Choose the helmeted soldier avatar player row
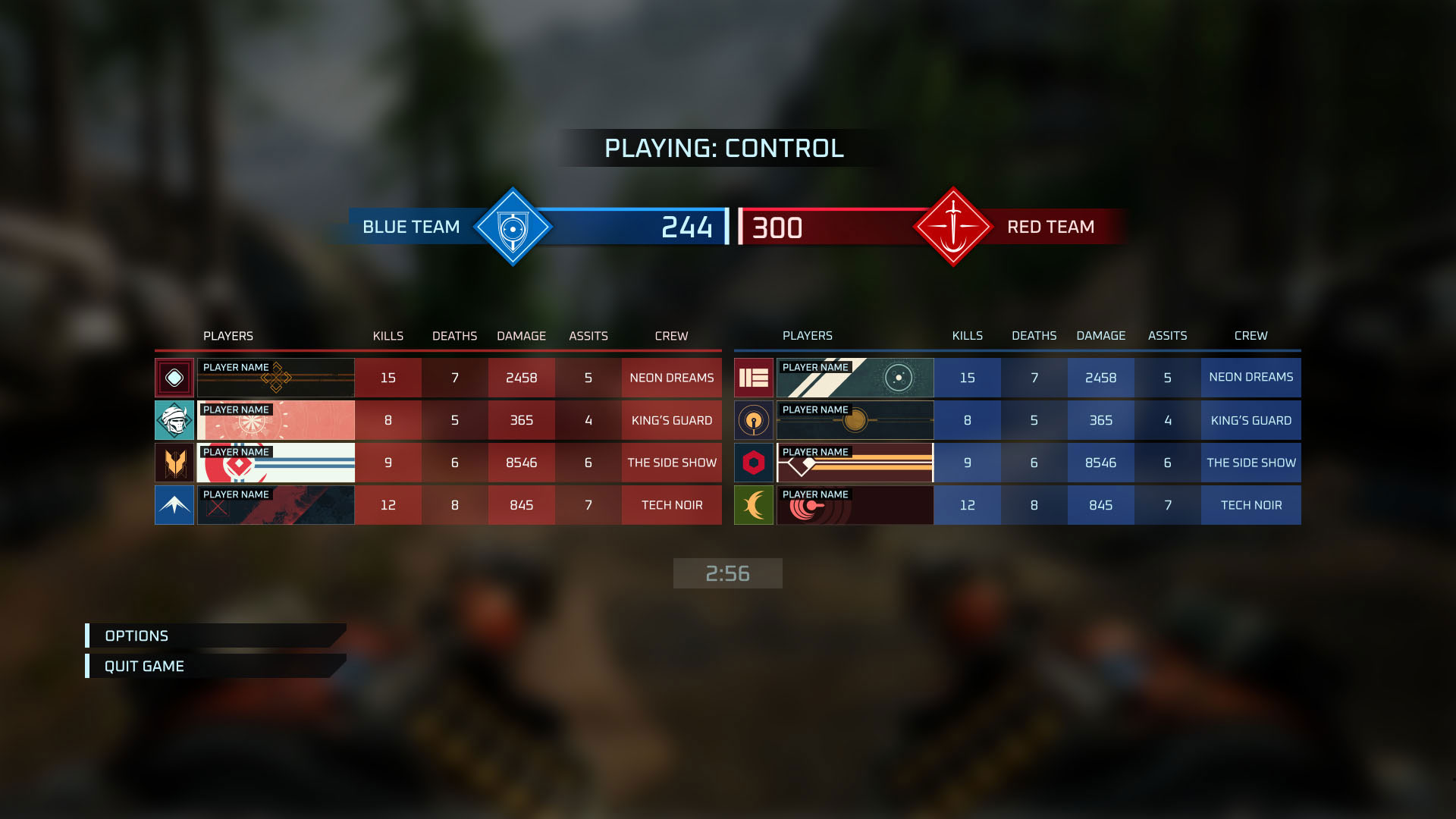The height and width of the screenshot is (819, 1456). click(174, 420)
